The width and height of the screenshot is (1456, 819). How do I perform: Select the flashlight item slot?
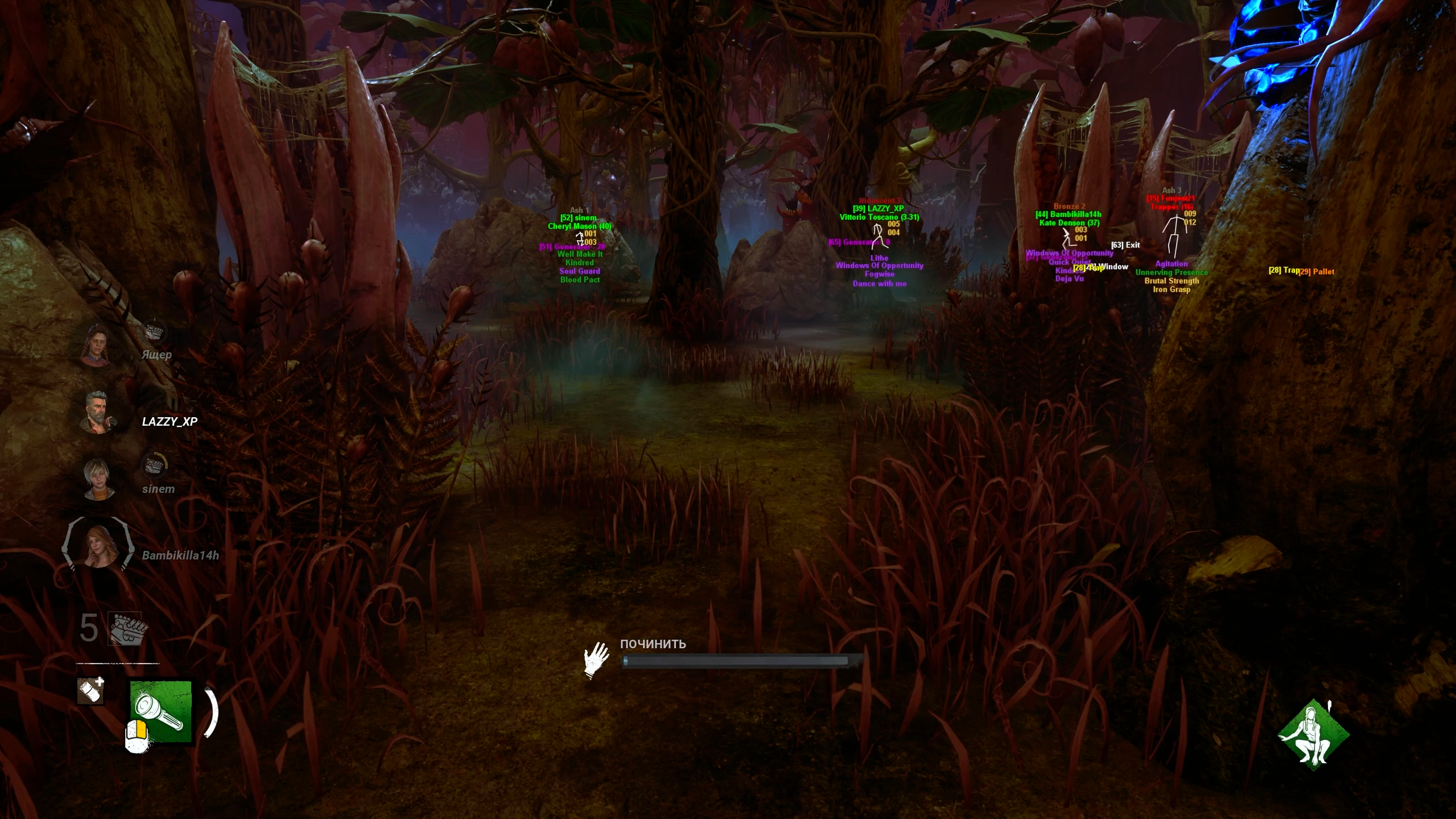click(x=161, y=711)
